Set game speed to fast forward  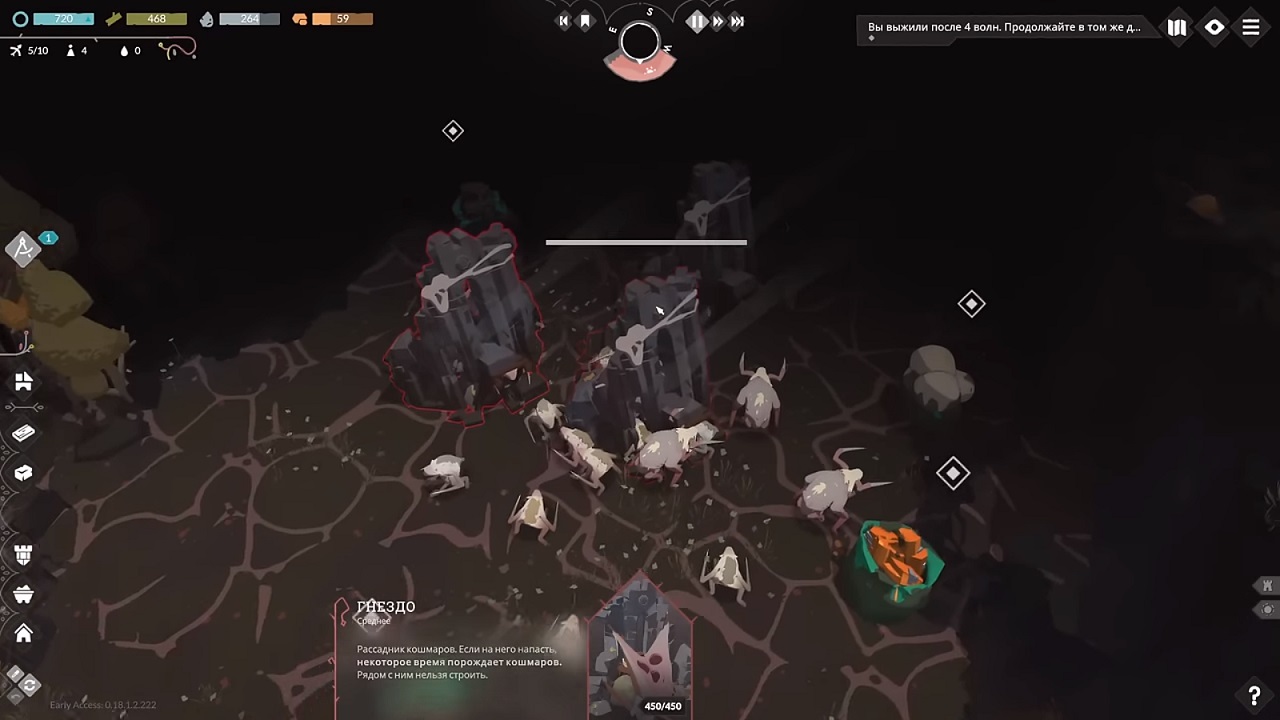point(717,21)
